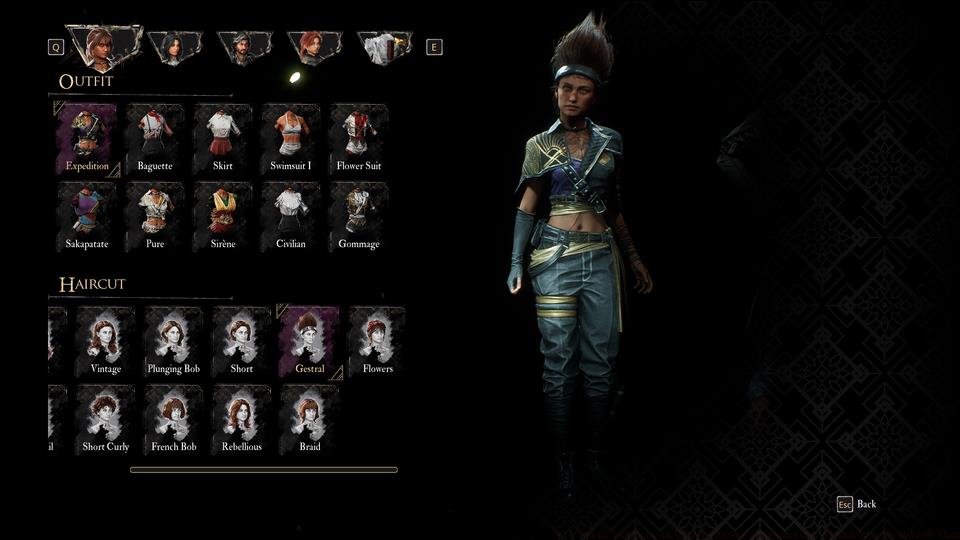Pick the Flower Suit outfit

359,140
